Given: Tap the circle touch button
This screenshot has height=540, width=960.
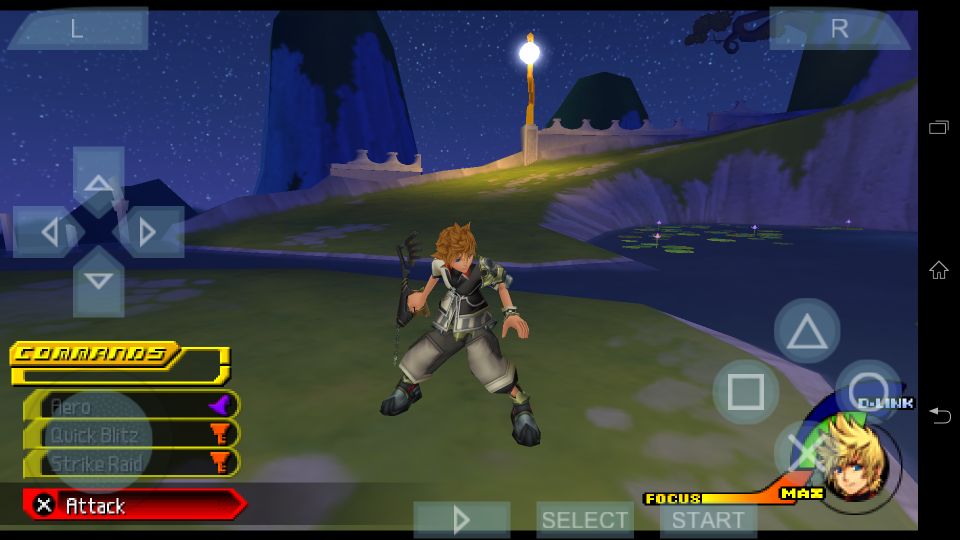Looking at the screenshot, I should 866,391.
